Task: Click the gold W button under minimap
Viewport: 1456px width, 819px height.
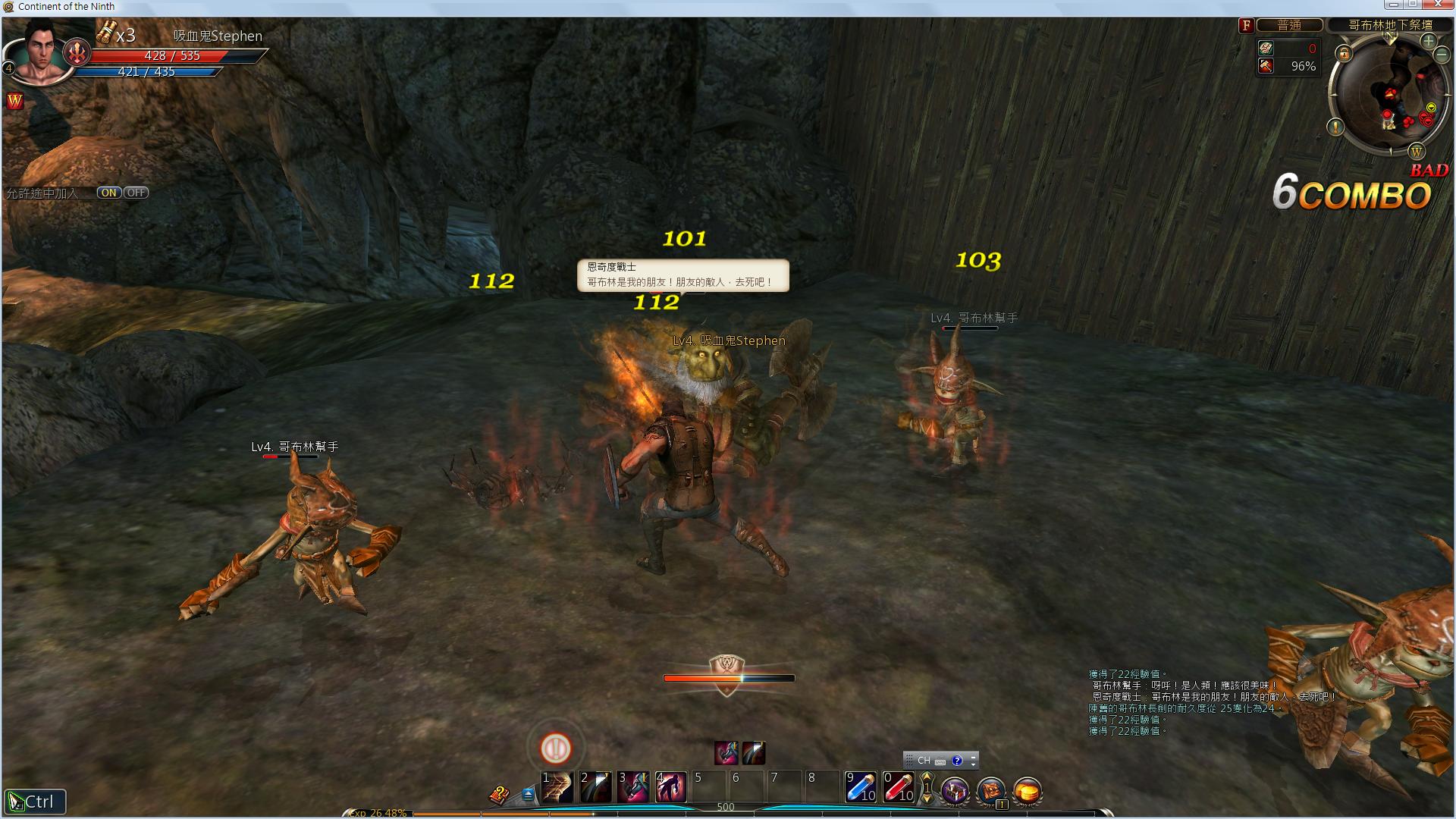Action: [1416, 152]
